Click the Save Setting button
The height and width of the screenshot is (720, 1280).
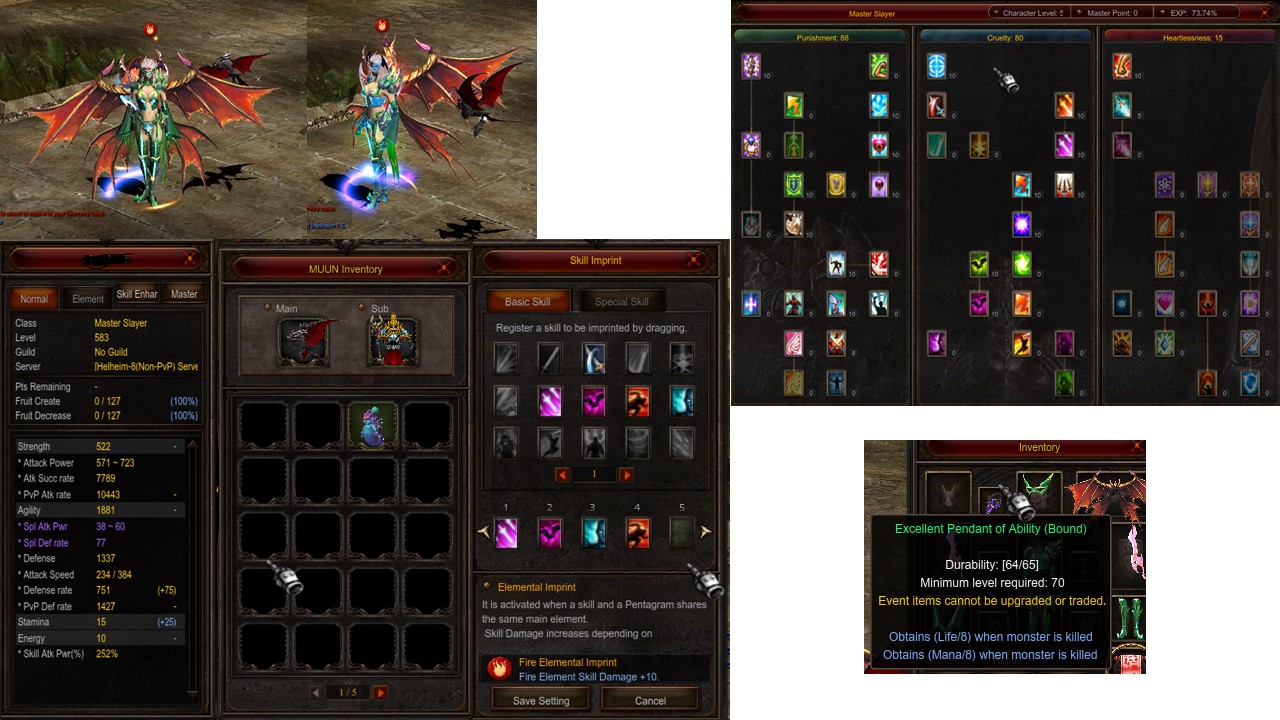[x=540, y=700]
